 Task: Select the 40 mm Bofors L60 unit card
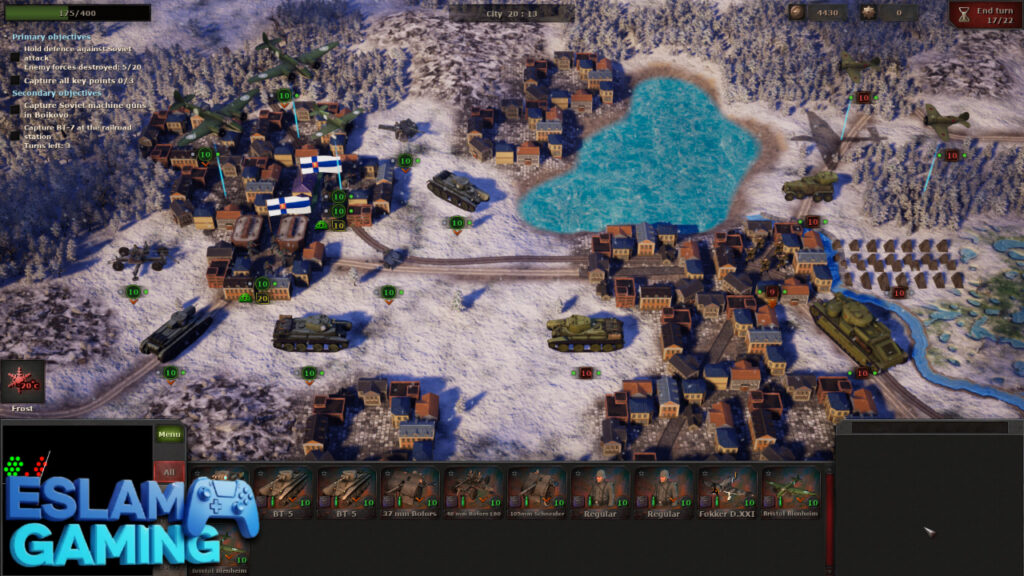[473, 493]
